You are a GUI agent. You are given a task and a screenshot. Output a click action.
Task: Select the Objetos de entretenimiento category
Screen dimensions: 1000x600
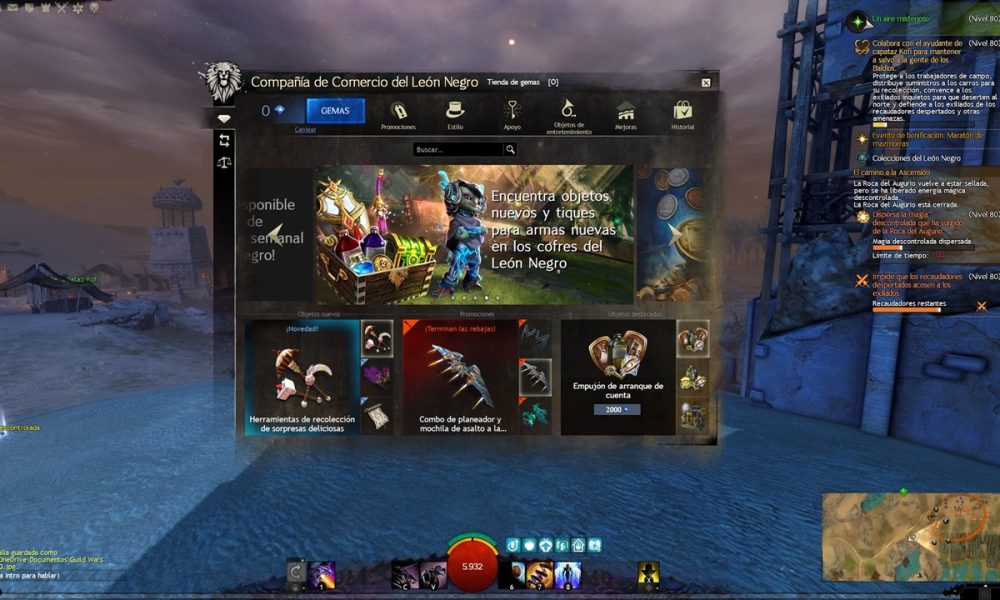point(568,115)
